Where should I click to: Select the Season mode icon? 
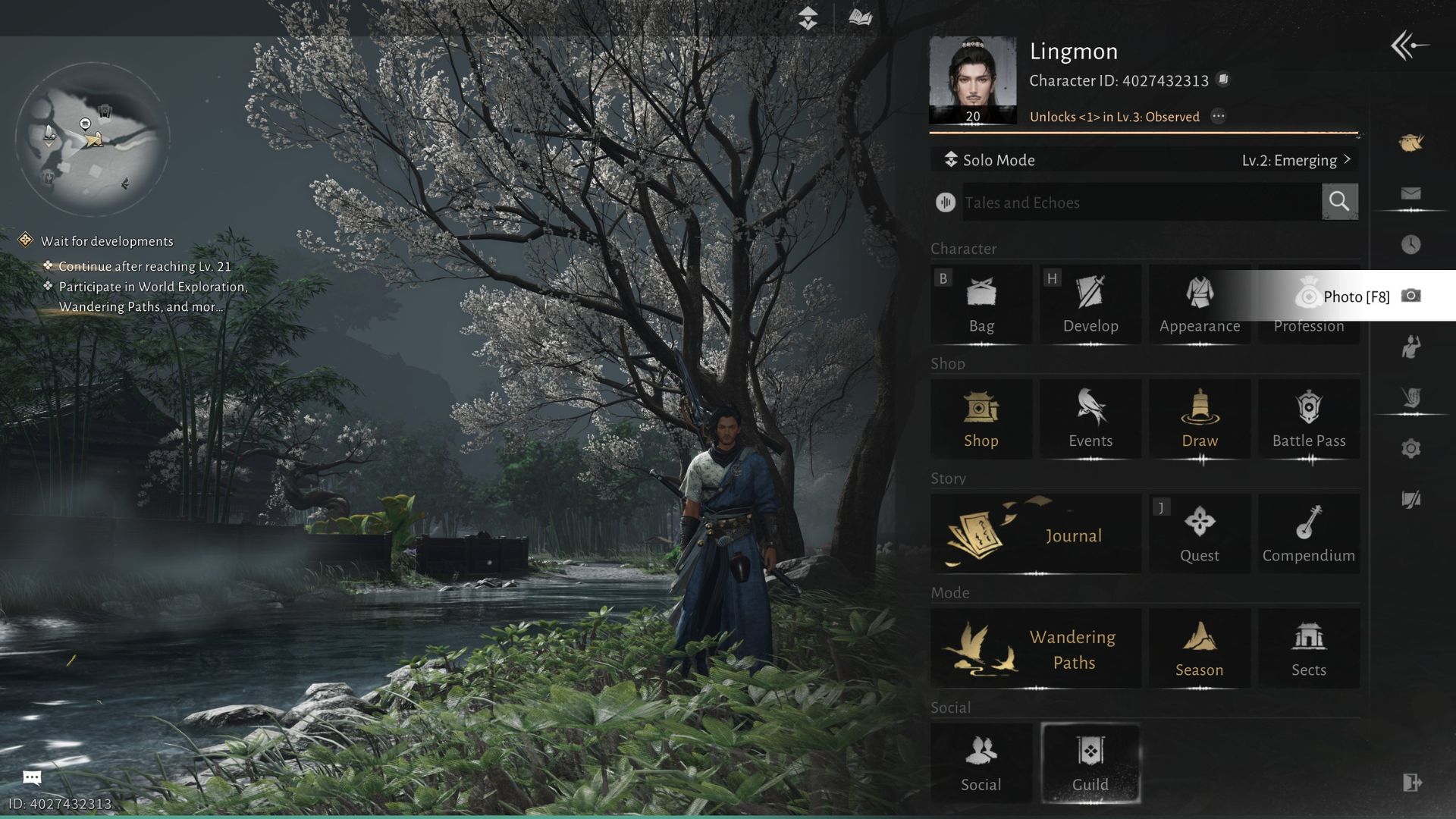tap(1199, 648)
